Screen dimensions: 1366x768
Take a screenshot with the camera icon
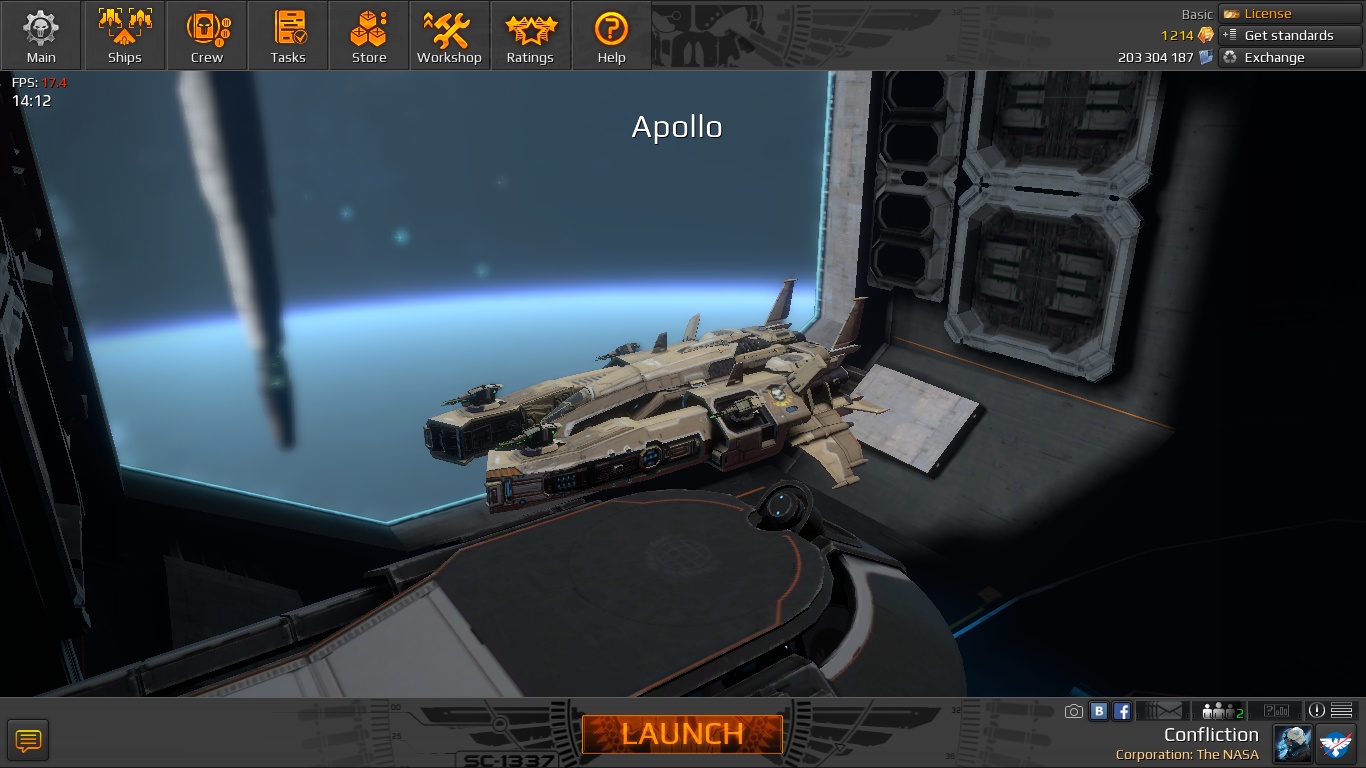[1074, 711]
